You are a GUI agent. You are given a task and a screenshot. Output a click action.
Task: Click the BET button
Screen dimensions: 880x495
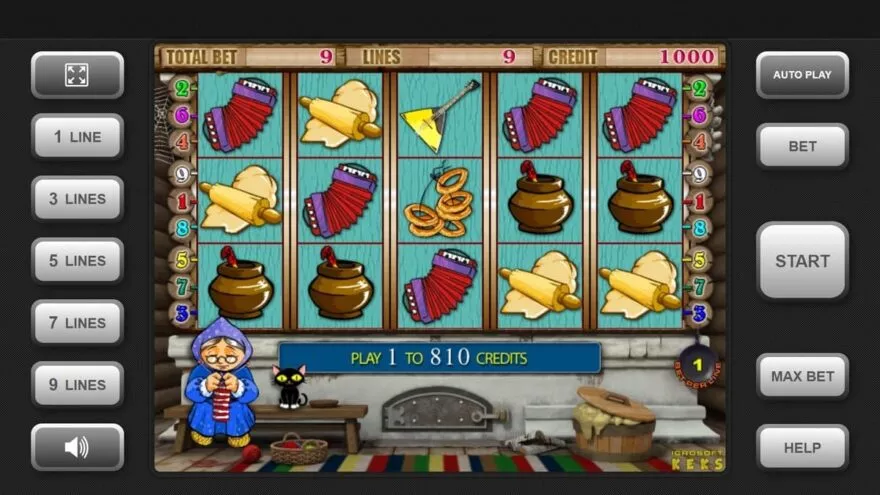(x=802, y=146)
